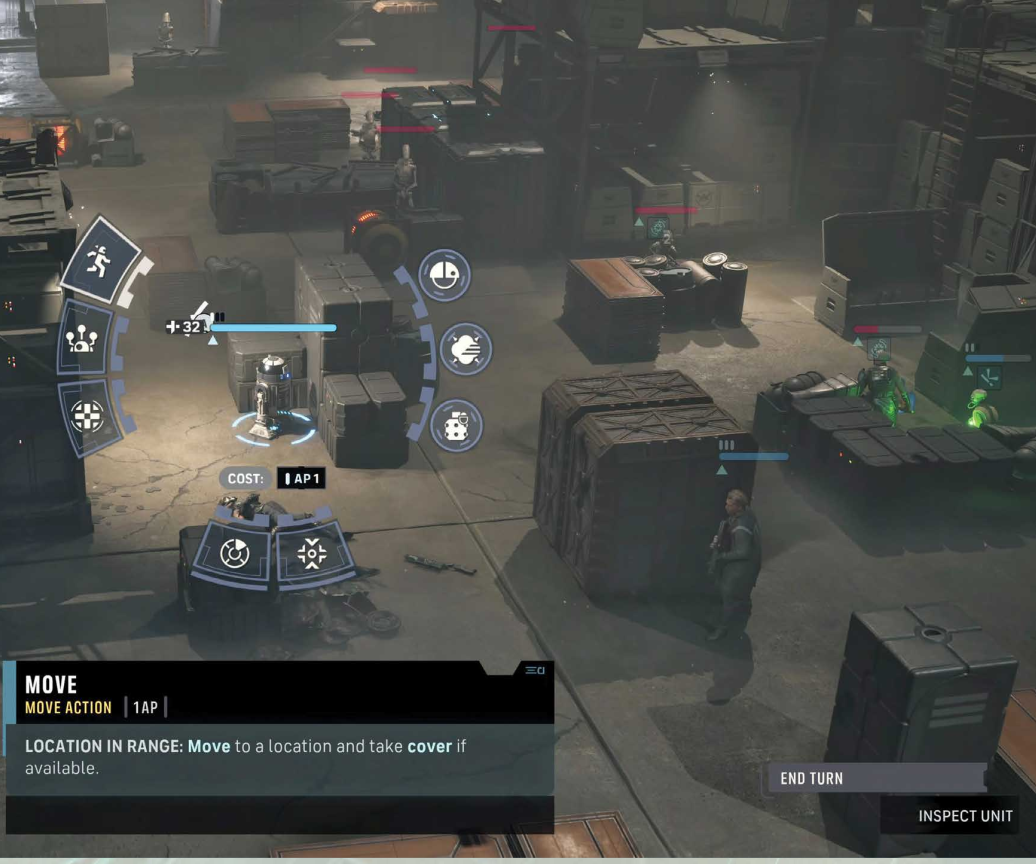Activate the circular radar scan ability
The height and width of the screenshot is (864, 1036).
233,551
